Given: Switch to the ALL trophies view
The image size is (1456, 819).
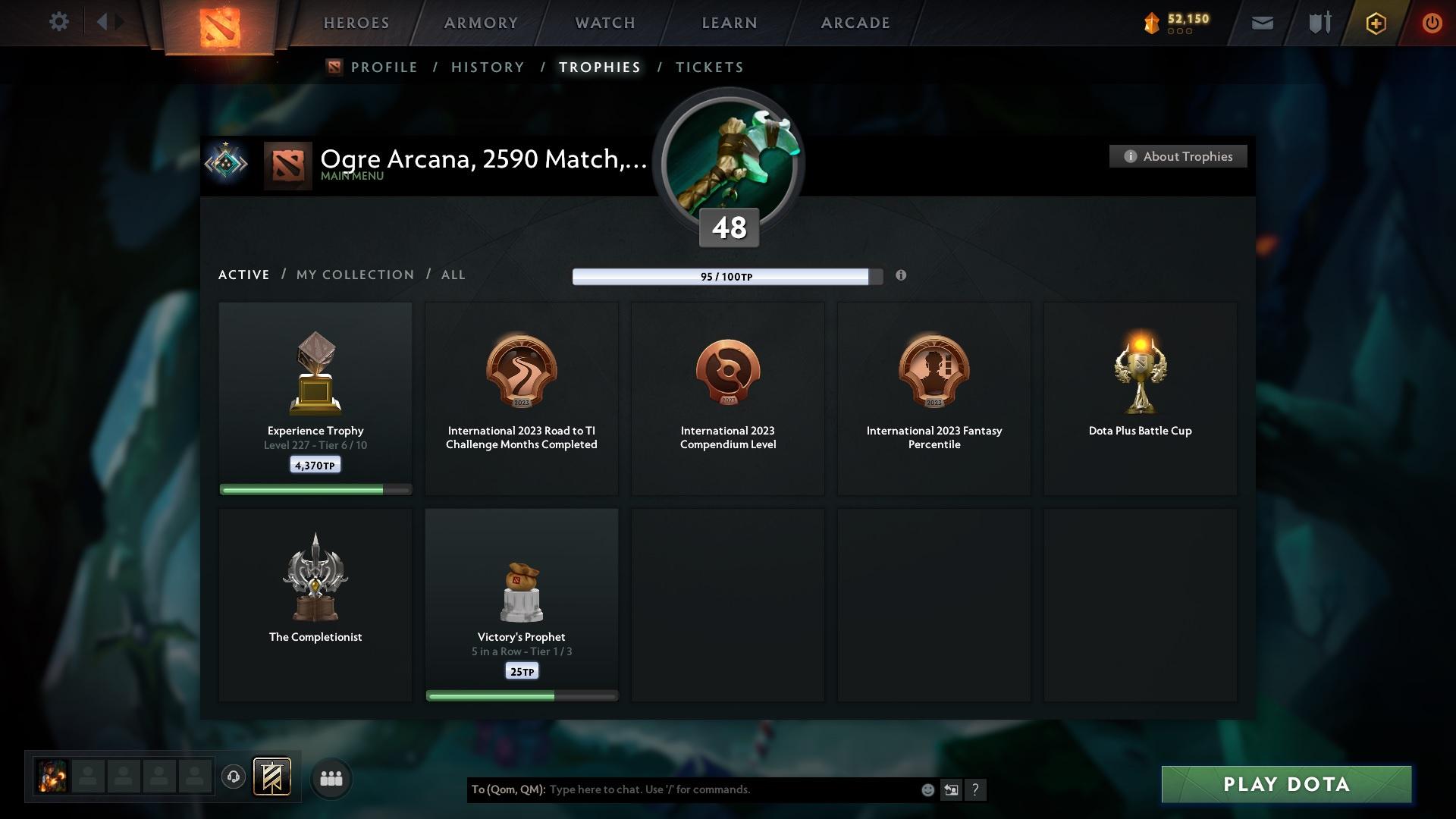Looking at the screenshot, I should click(453, 275).
